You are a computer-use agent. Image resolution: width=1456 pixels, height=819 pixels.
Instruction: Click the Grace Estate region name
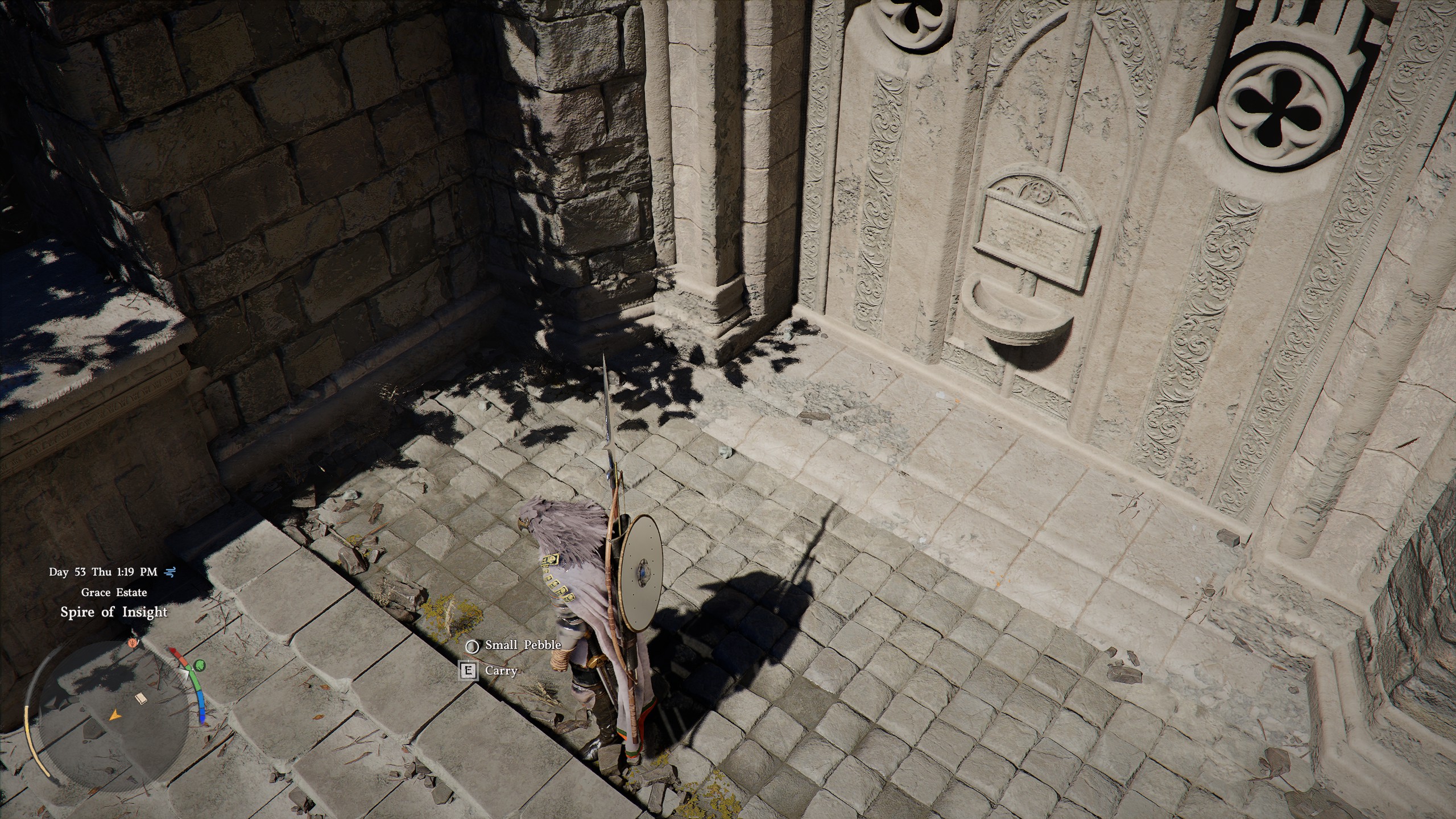tap(114, 593)
